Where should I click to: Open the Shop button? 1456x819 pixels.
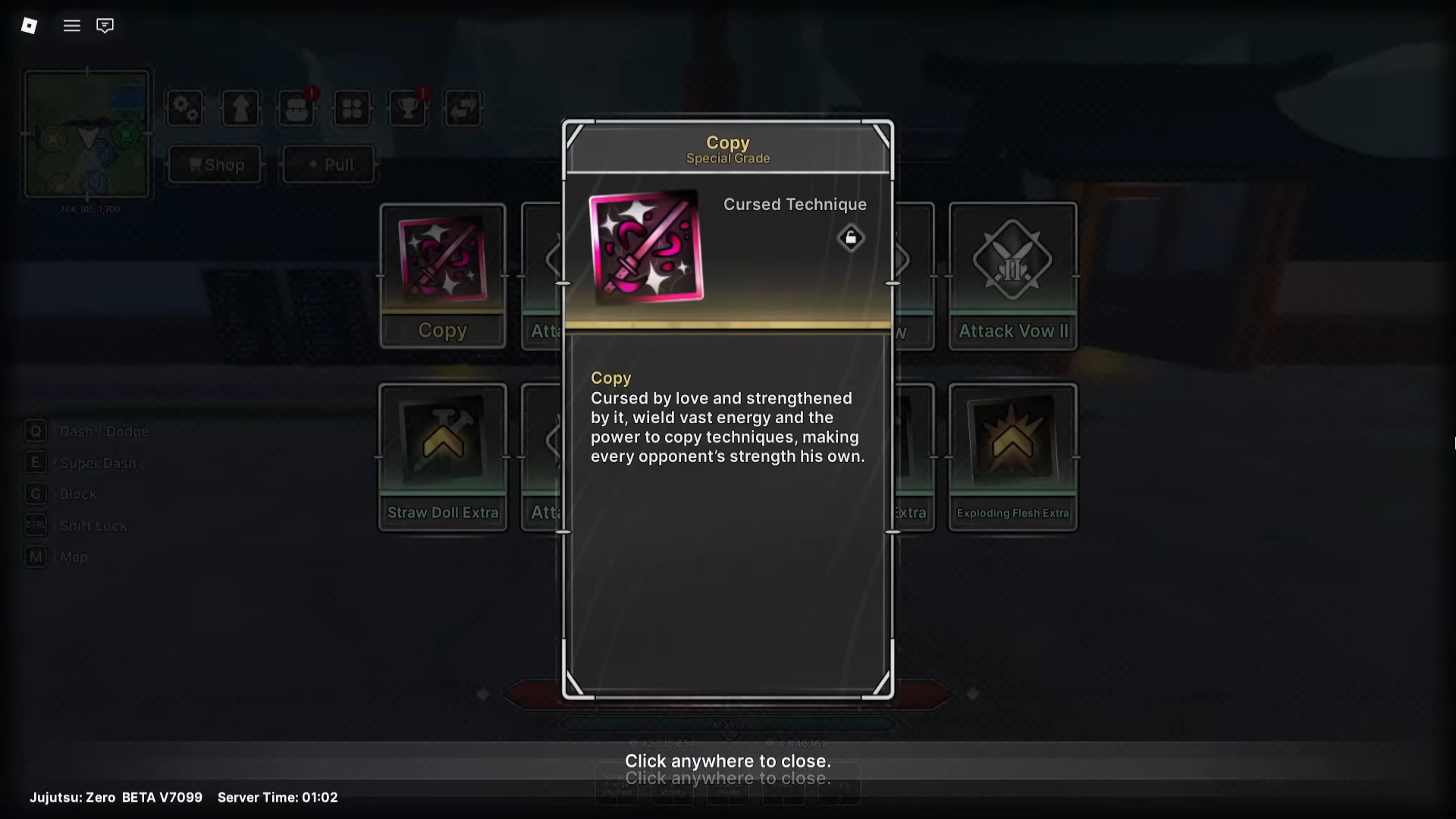[x=215, y=165]
